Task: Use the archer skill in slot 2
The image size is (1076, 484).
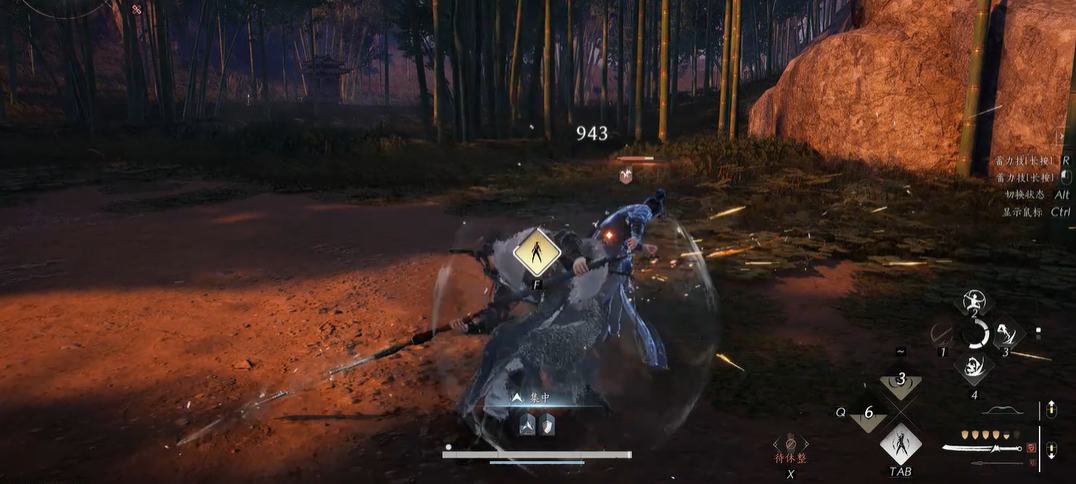Action: point(973,299)
